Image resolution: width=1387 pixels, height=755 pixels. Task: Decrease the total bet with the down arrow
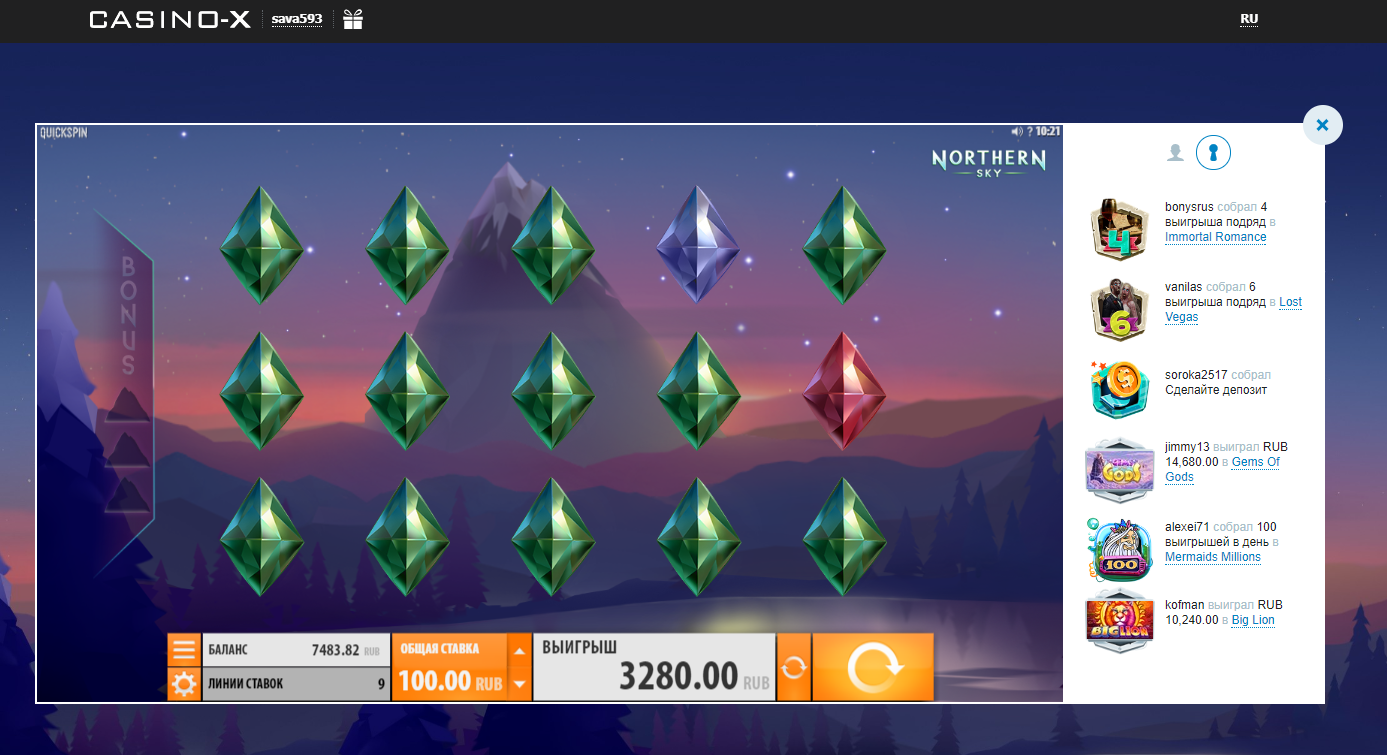coord(521,682)
